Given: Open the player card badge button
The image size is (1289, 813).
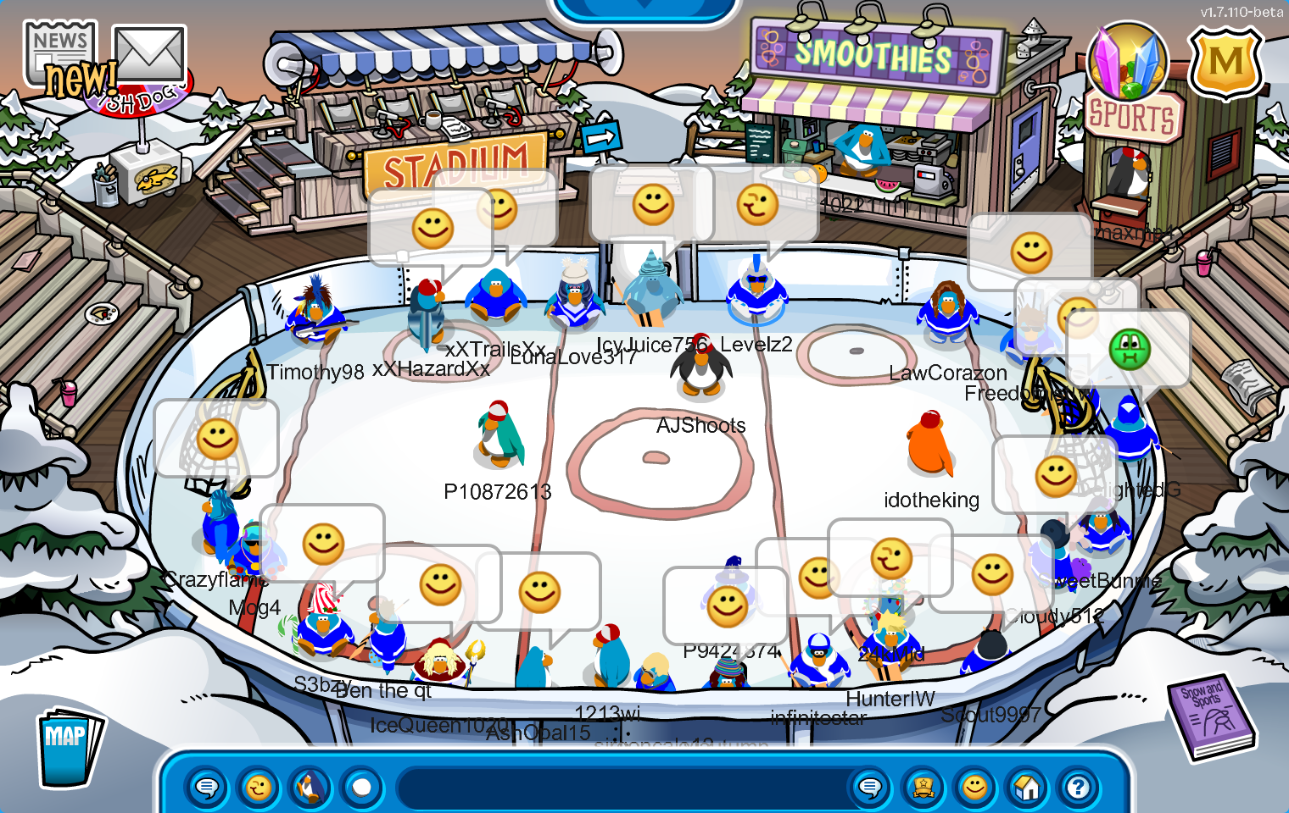Looking at the screenshot, I should [921, 788].
